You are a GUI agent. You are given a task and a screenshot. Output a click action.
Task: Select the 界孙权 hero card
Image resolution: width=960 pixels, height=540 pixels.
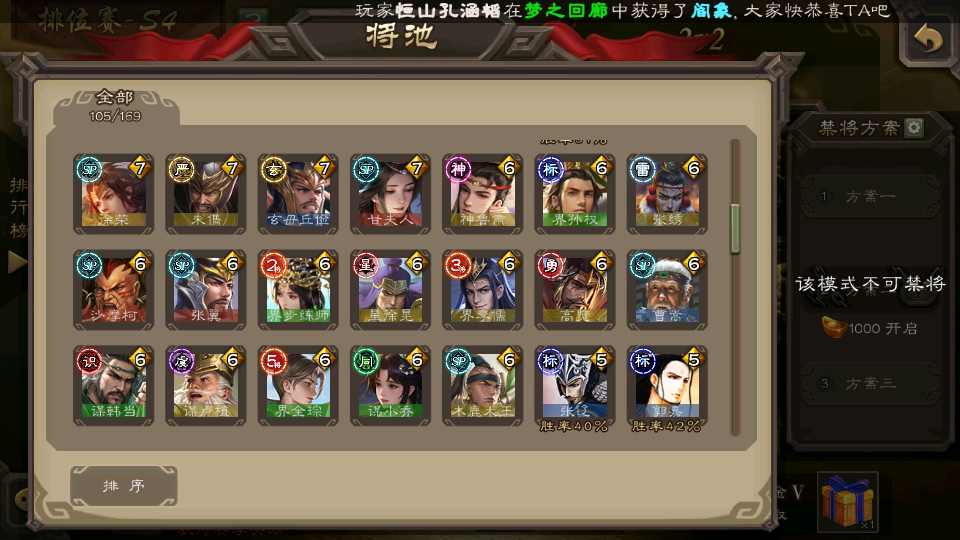(x=575, y=193)
